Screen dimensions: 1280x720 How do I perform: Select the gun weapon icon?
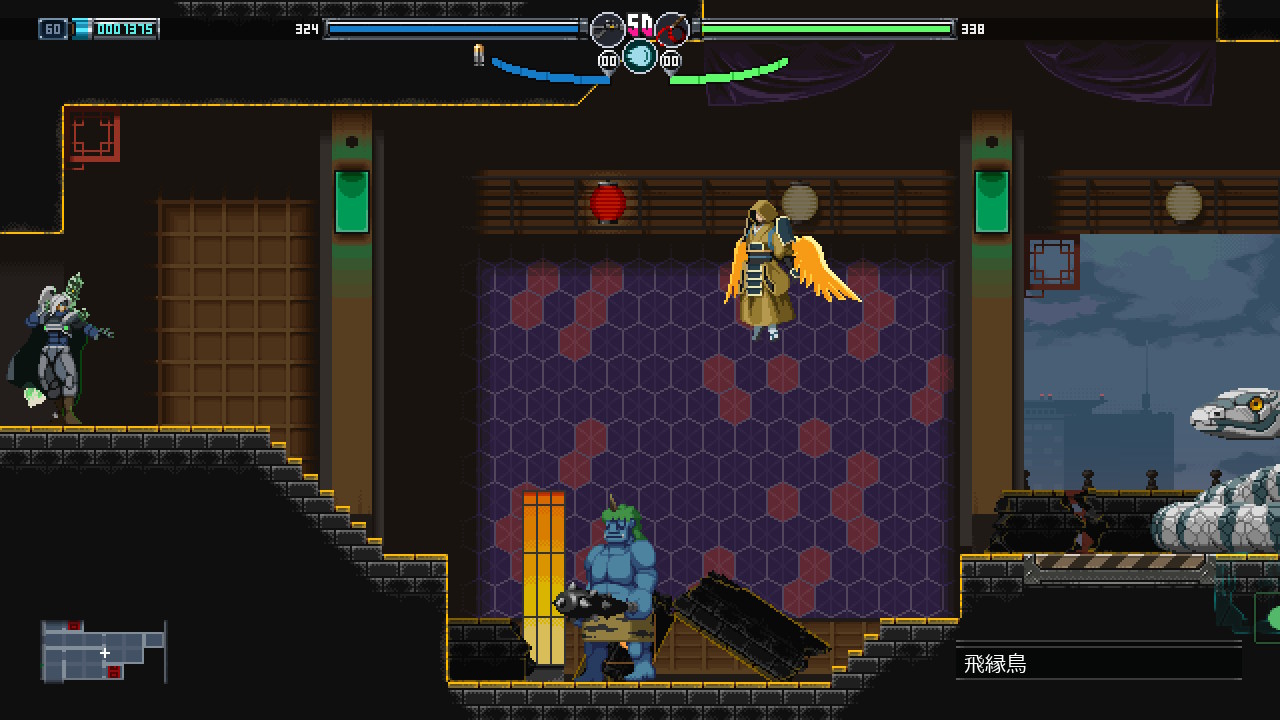click(x=607, y=29)
